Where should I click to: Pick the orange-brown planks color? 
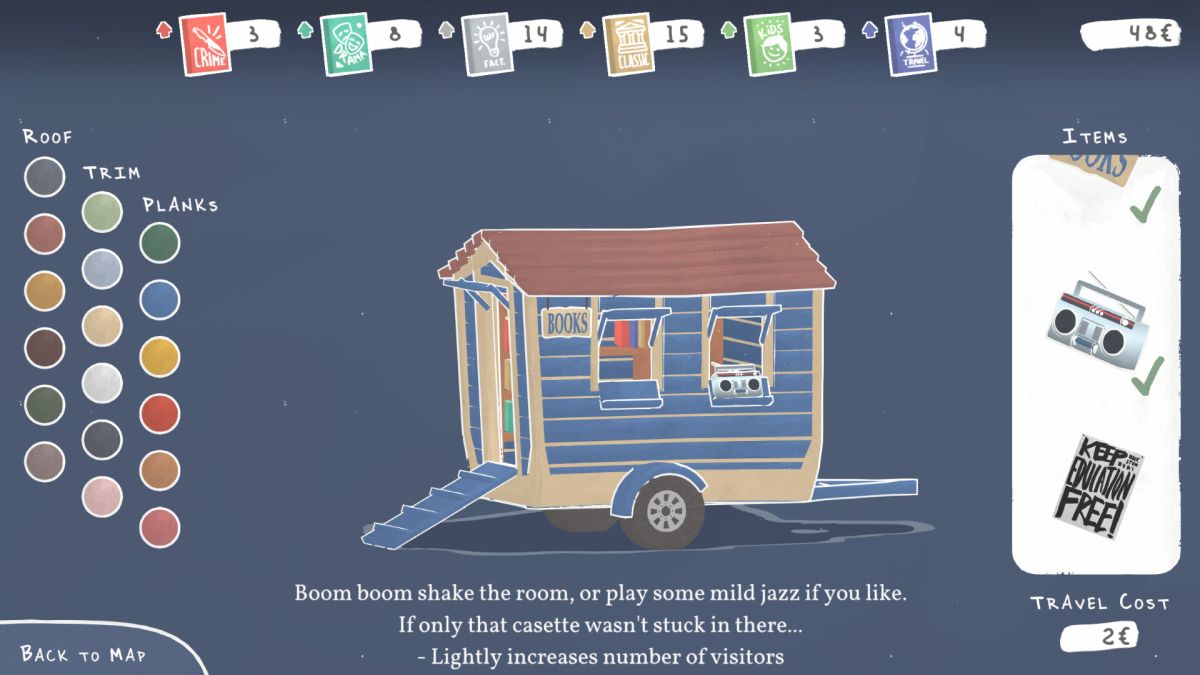pyautogui.click(x=160, y=471)
